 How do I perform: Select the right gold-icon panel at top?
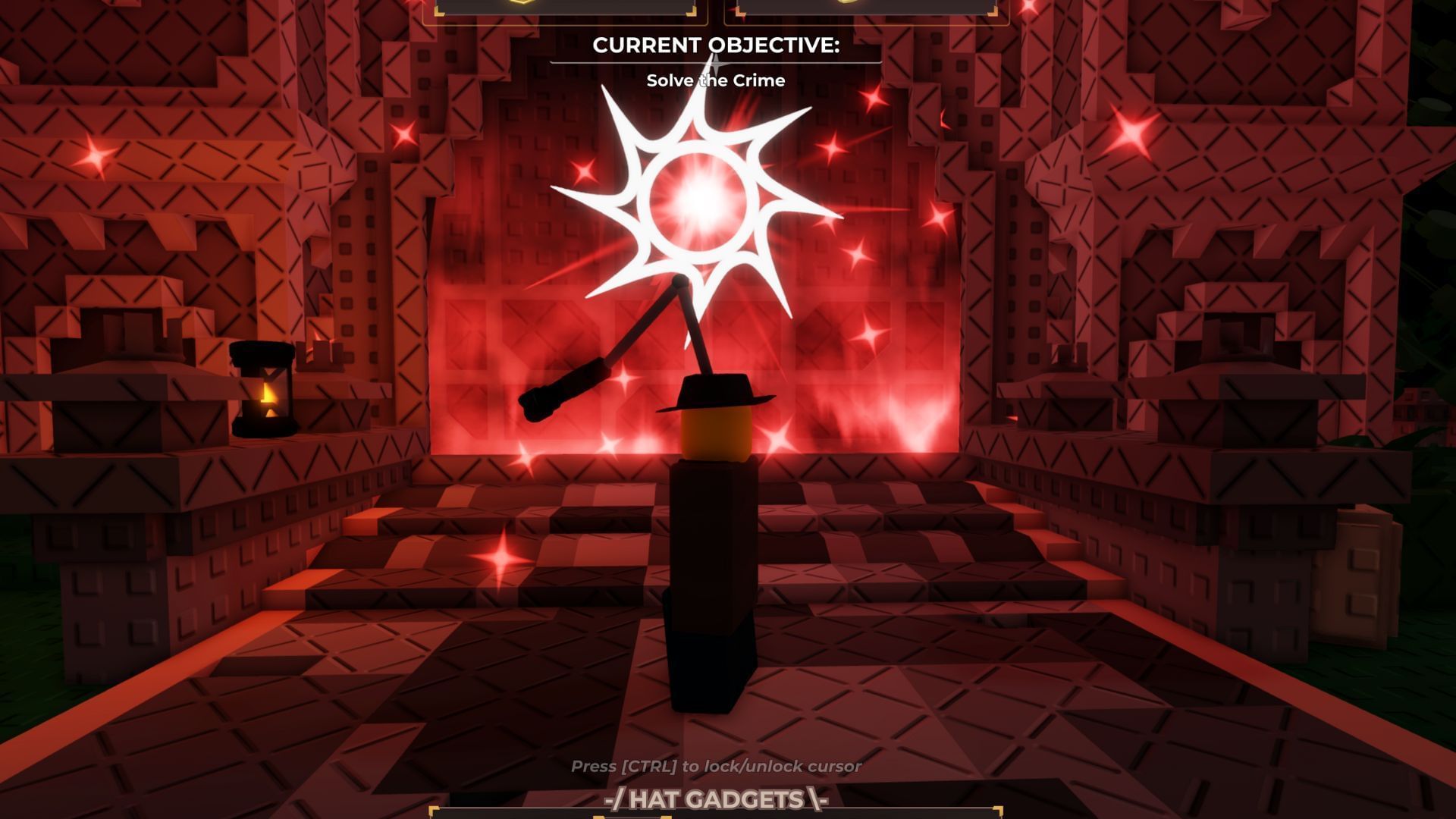point(866,8)
